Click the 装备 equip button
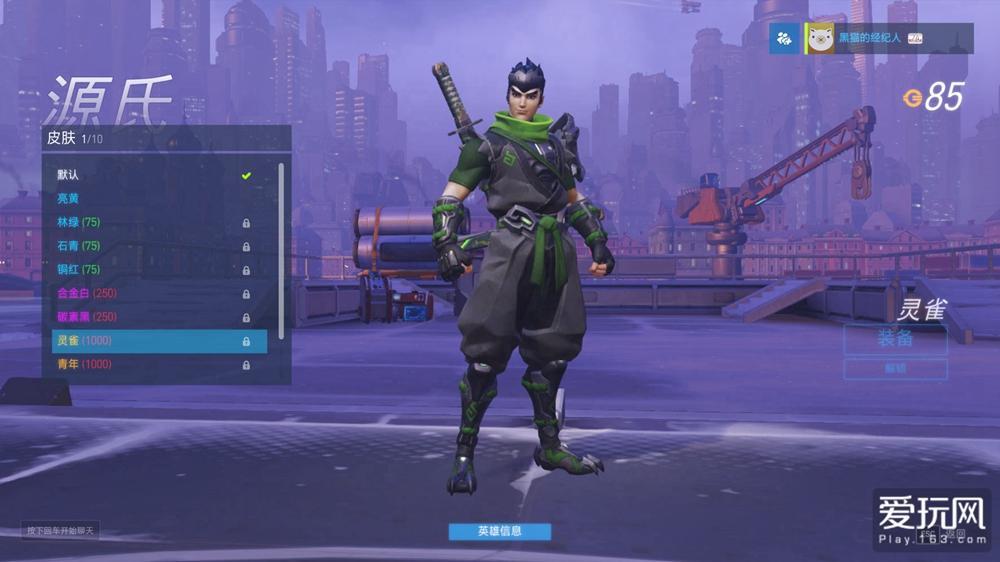This screenshot has width=1000, height=562. (895, 338)
